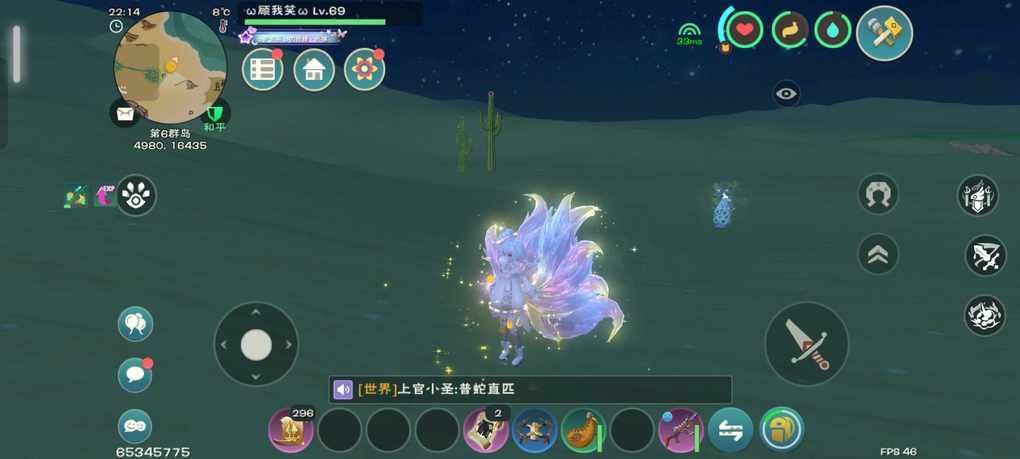Open the colorful flower event button
1020x459 pixels.
tap(365, 69)
